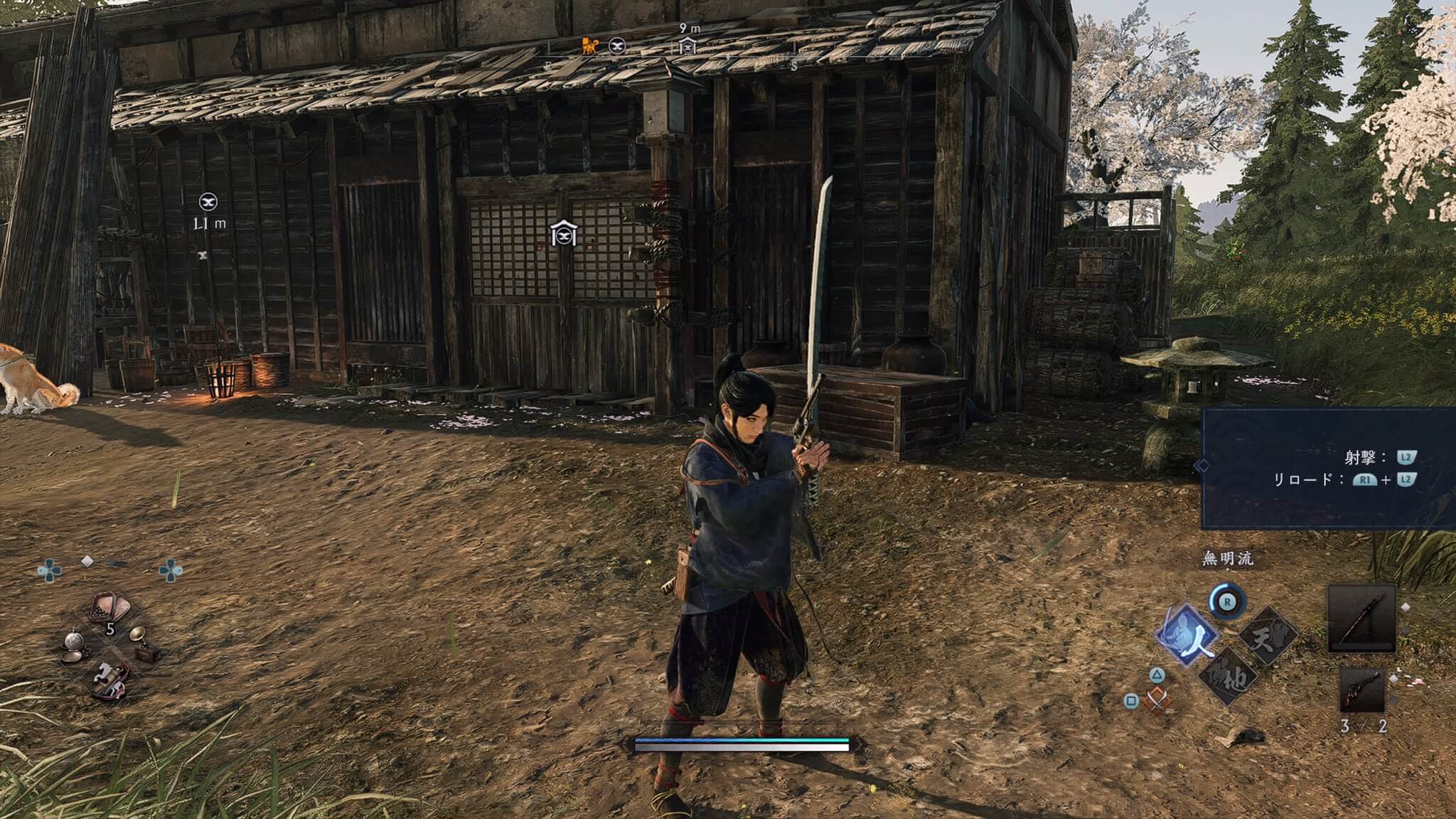The image size is (1456, 819).
Task: Select the blue 人 combat stance icon
Action: point(1187,634)
